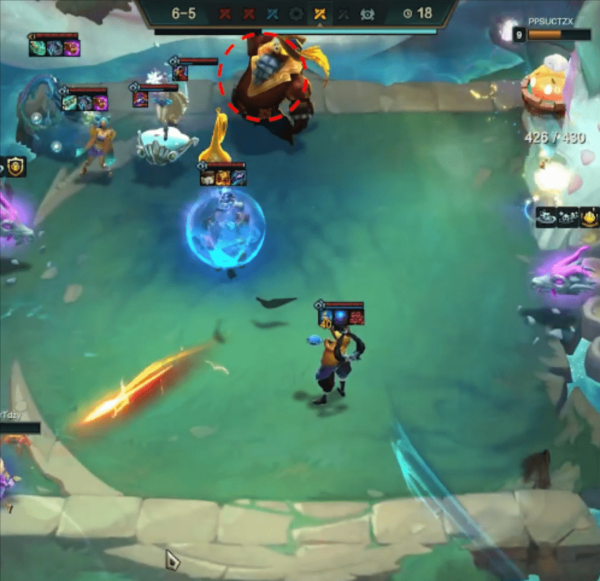Click the blue crossed-swords round icon
The image size is (600, 581).
[272, 14]
